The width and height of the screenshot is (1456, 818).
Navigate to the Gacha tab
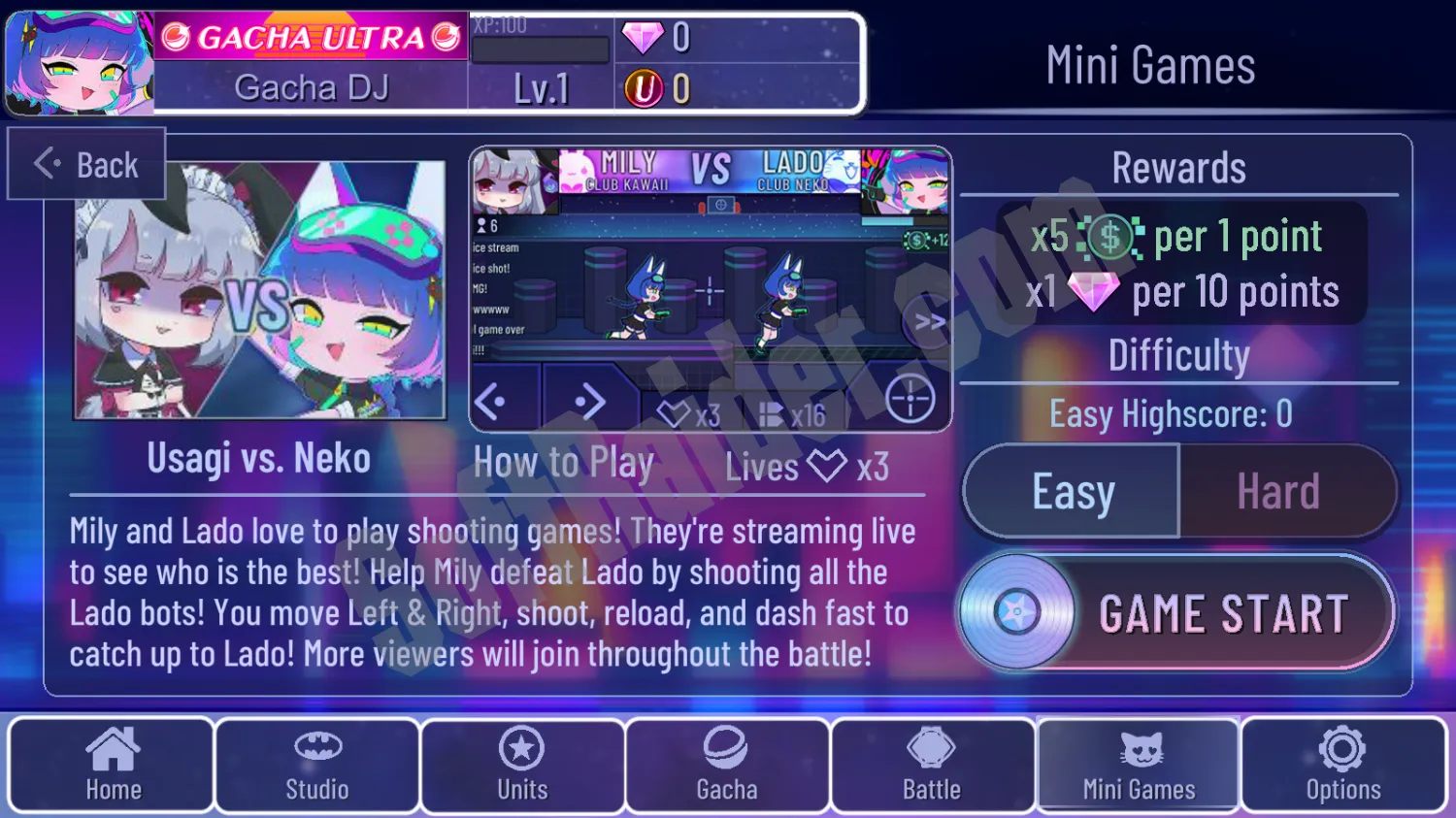pos(727,765)
